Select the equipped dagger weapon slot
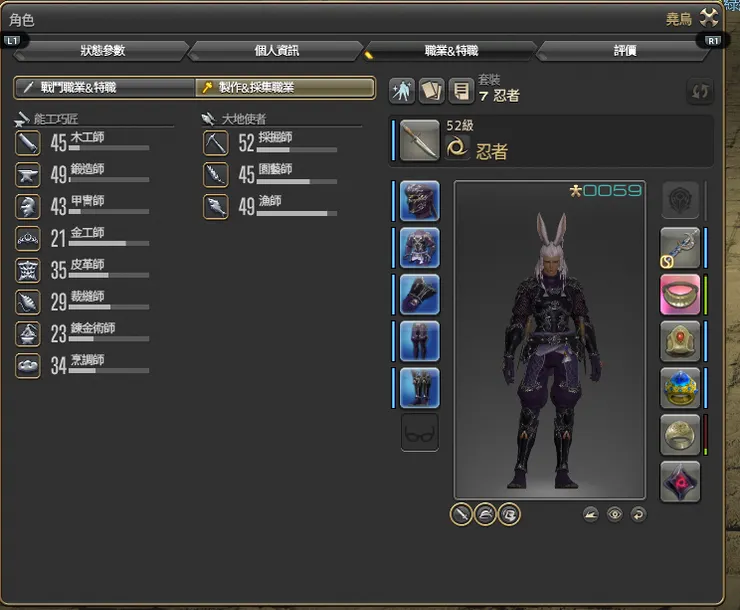The width and height of the screenshot is (740, 610). [x=420, y=141]
